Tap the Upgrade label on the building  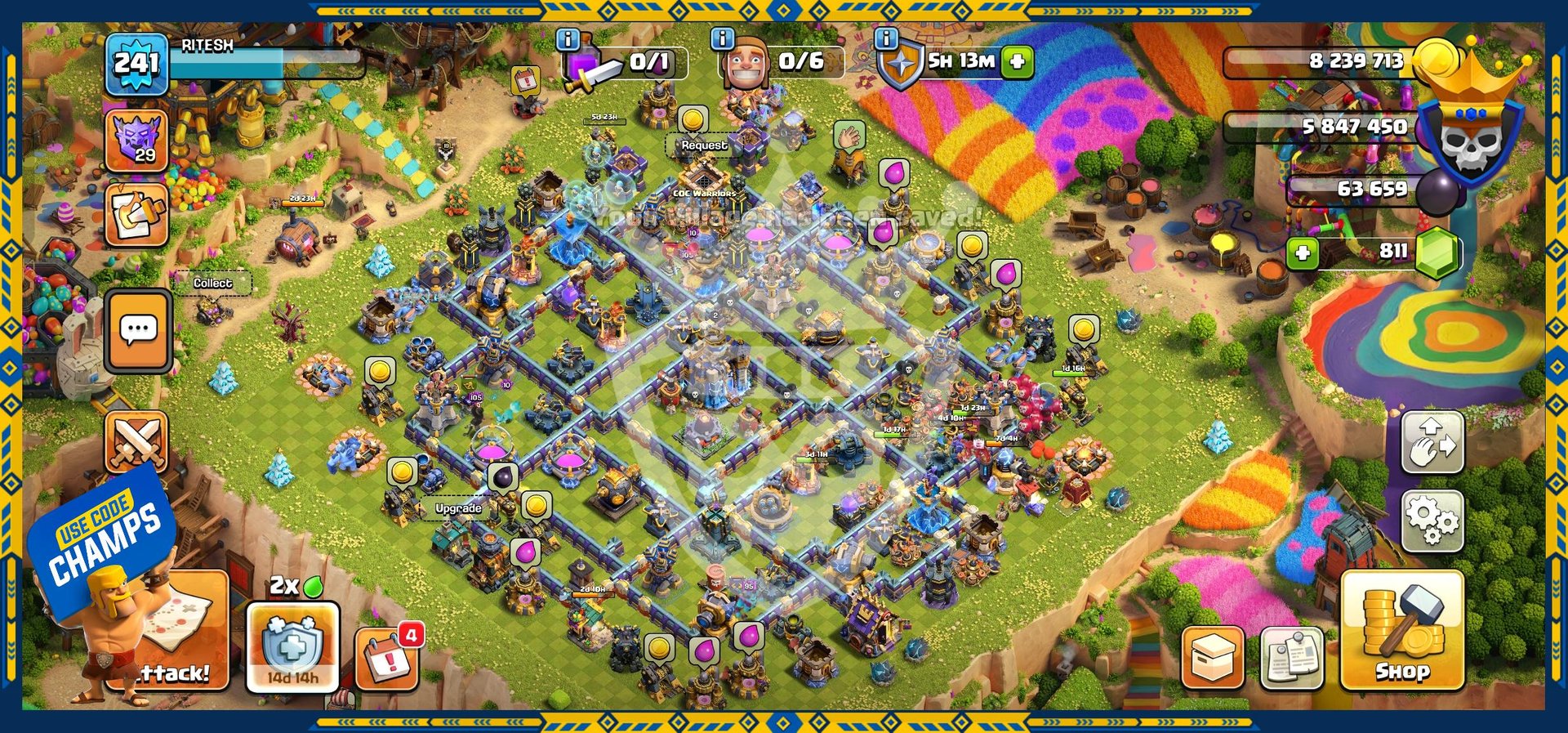pyautogui.click(x=458, y=508)
